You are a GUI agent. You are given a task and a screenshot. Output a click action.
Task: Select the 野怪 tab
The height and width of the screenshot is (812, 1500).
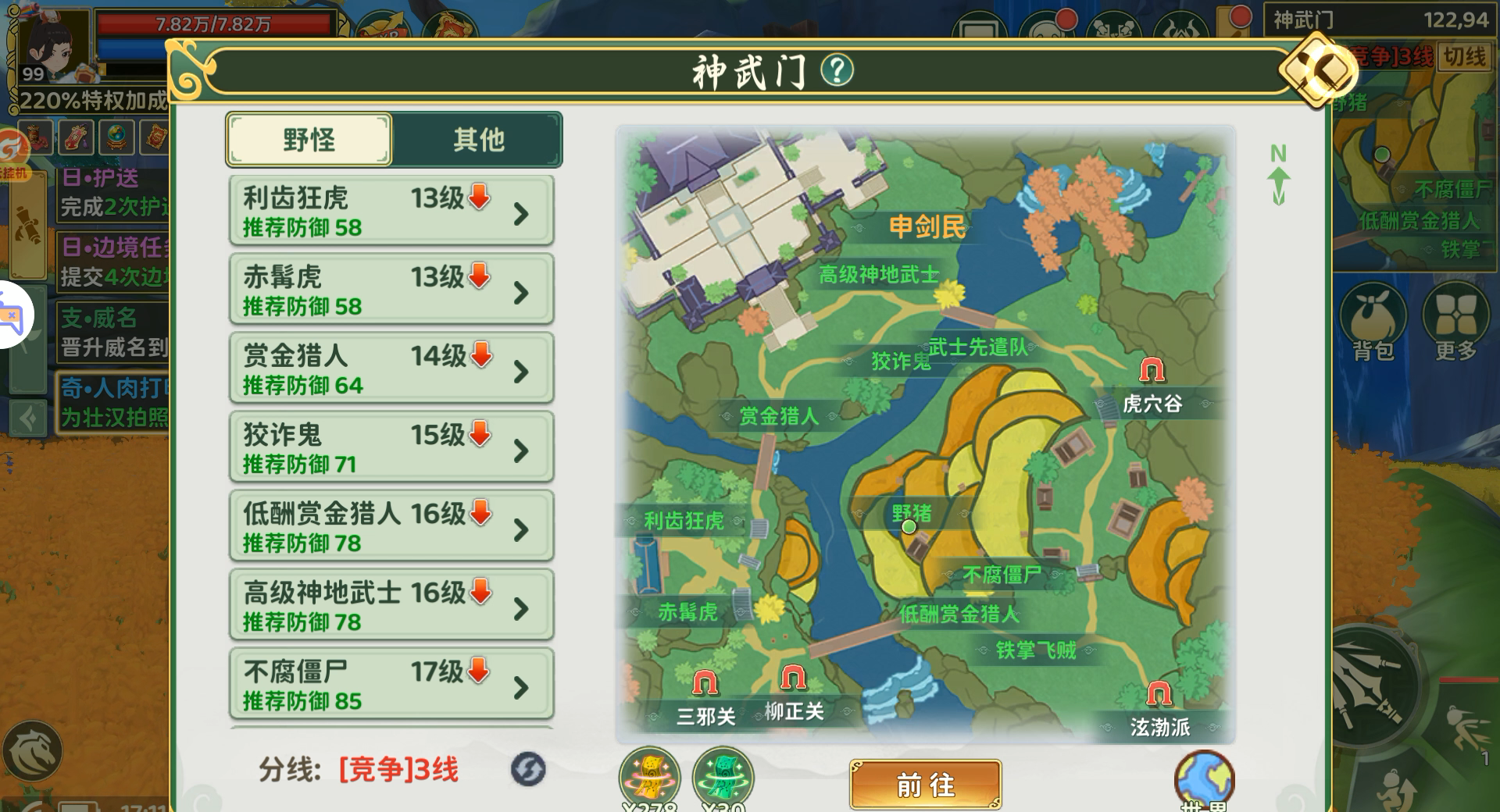(x=309, y=140)
